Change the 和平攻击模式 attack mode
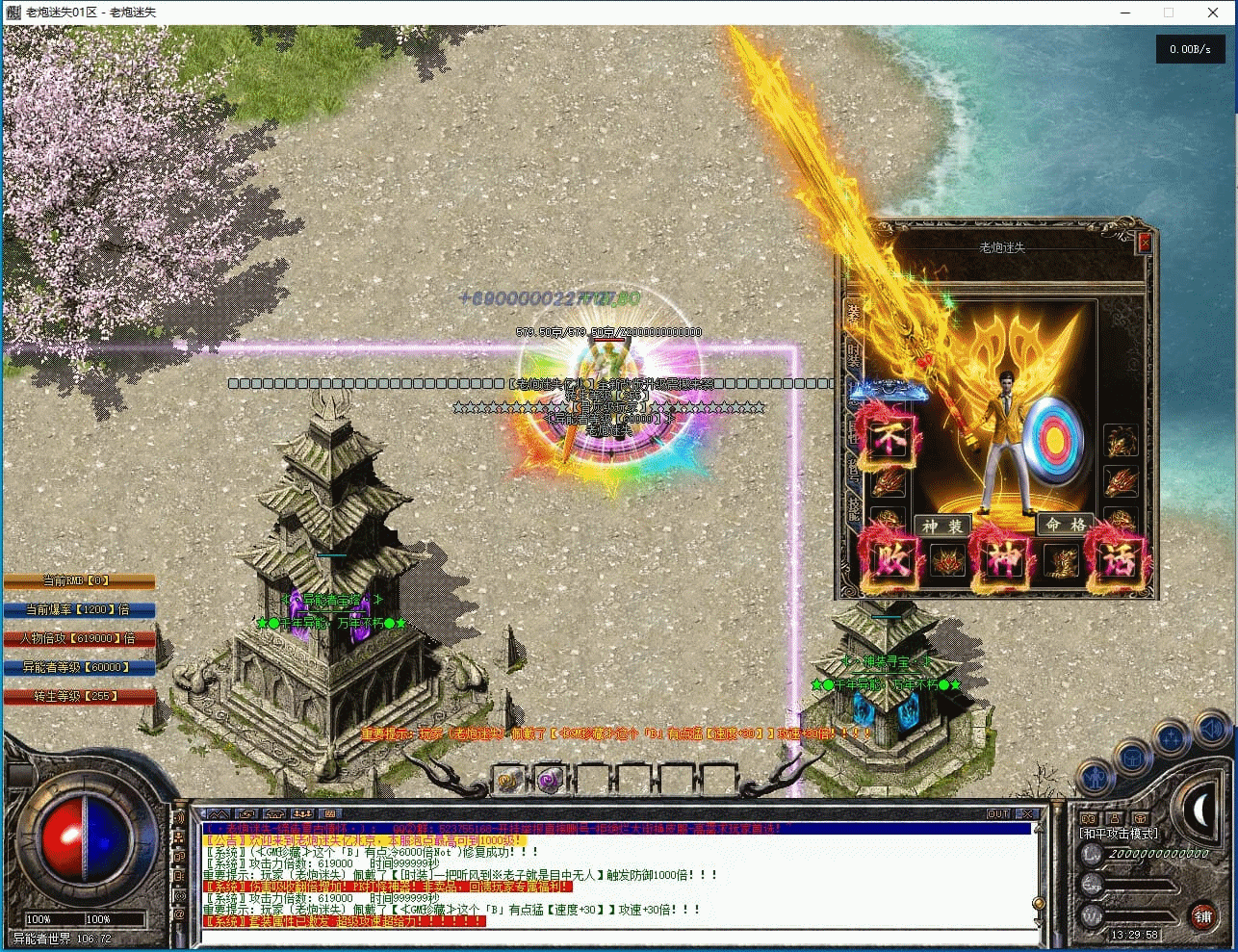 tap(1118, 834)
